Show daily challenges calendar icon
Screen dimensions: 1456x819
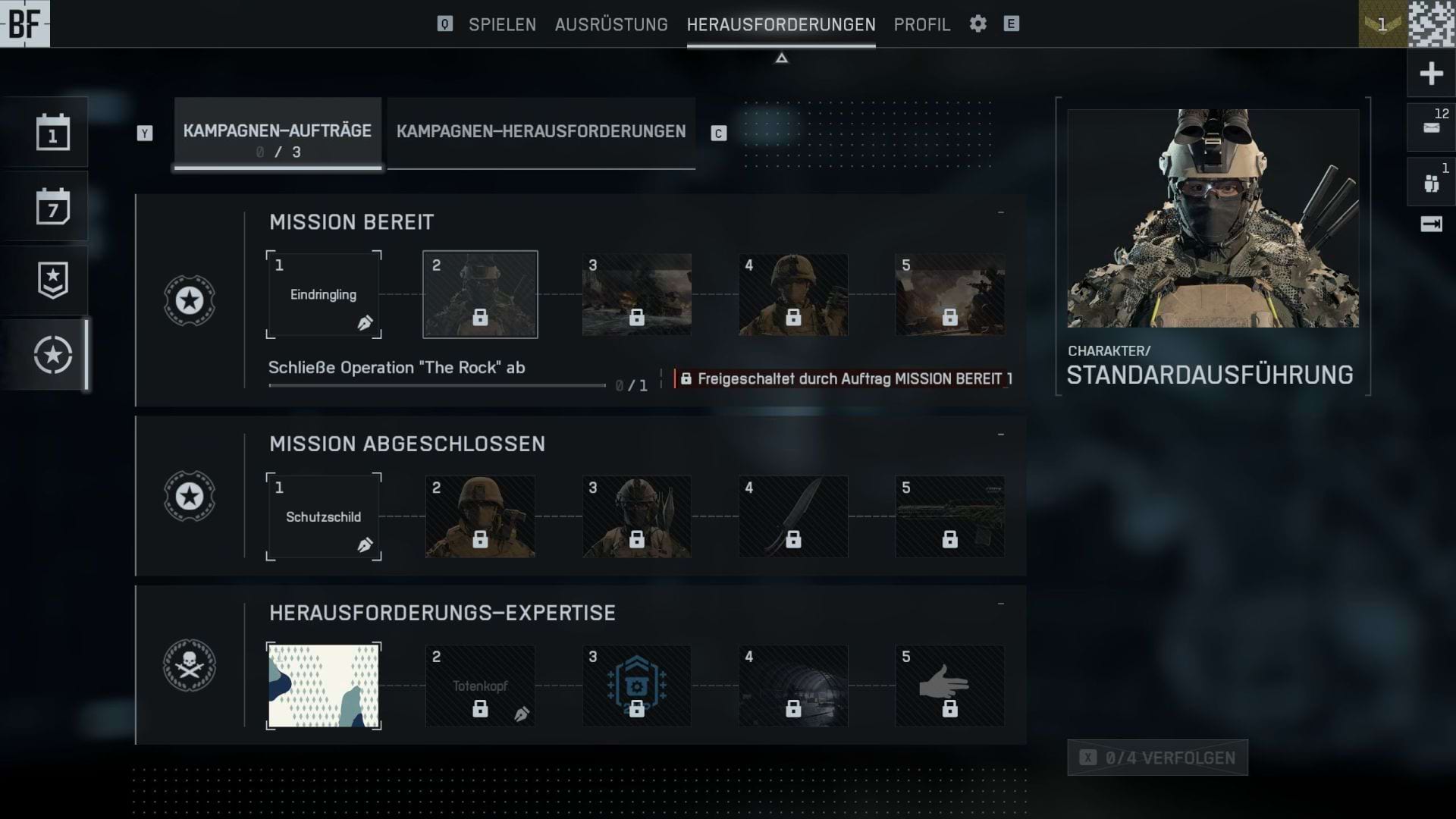click(53, 133)
